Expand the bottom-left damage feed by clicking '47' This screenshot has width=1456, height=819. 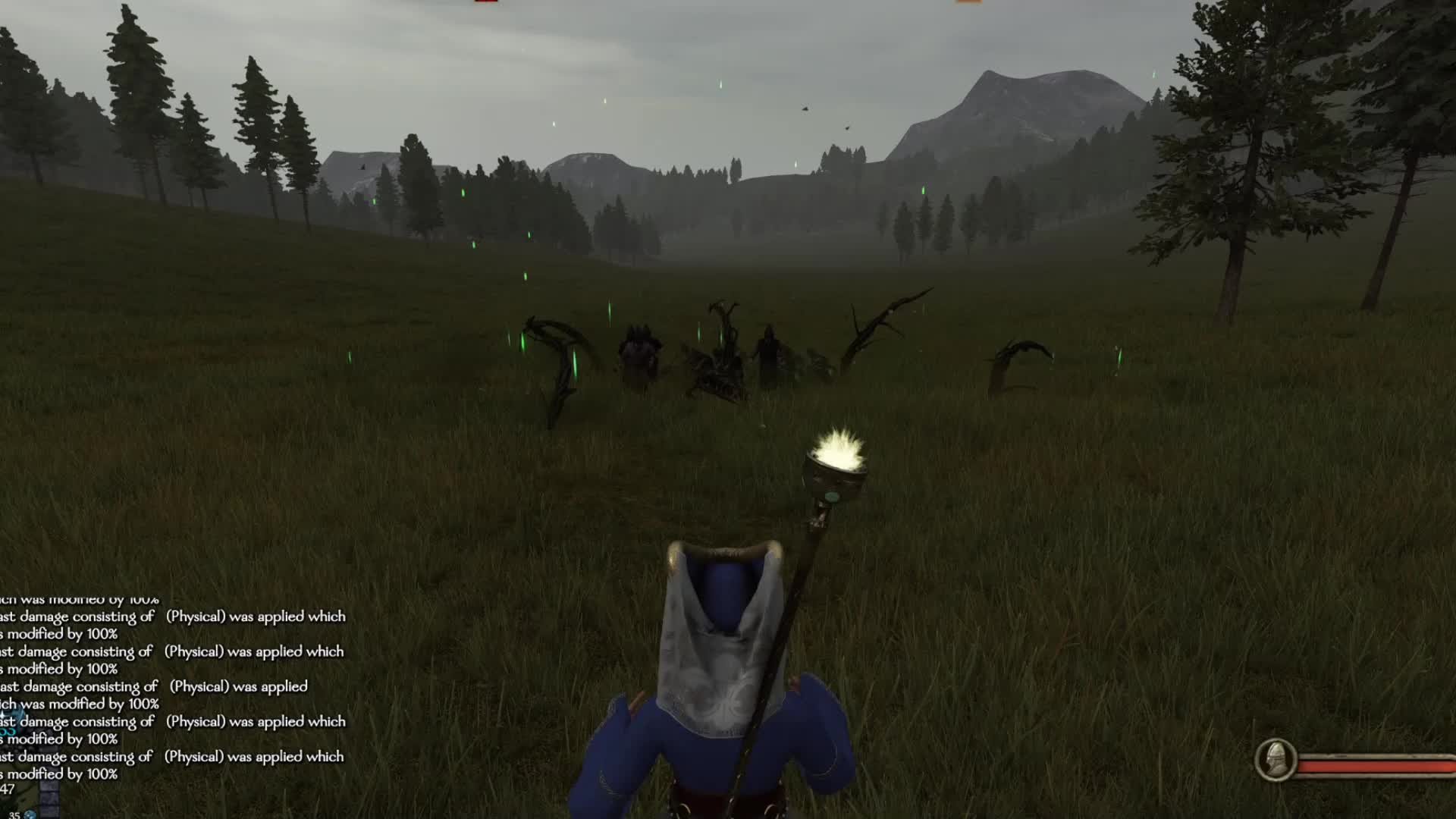tap(6, 789)
